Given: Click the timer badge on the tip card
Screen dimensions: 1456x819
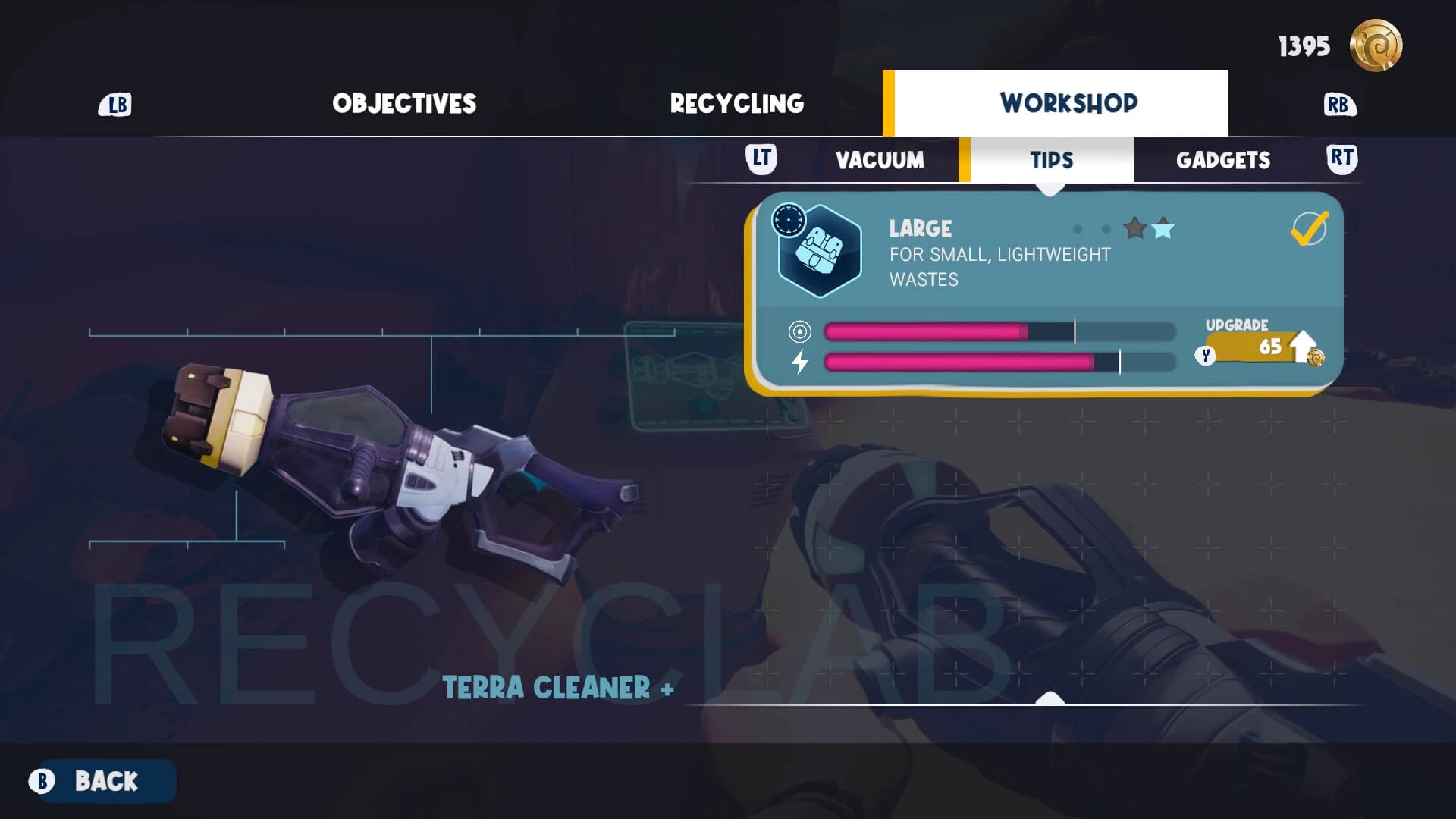Looking at the screenshot, I should (x=787, y=218).
